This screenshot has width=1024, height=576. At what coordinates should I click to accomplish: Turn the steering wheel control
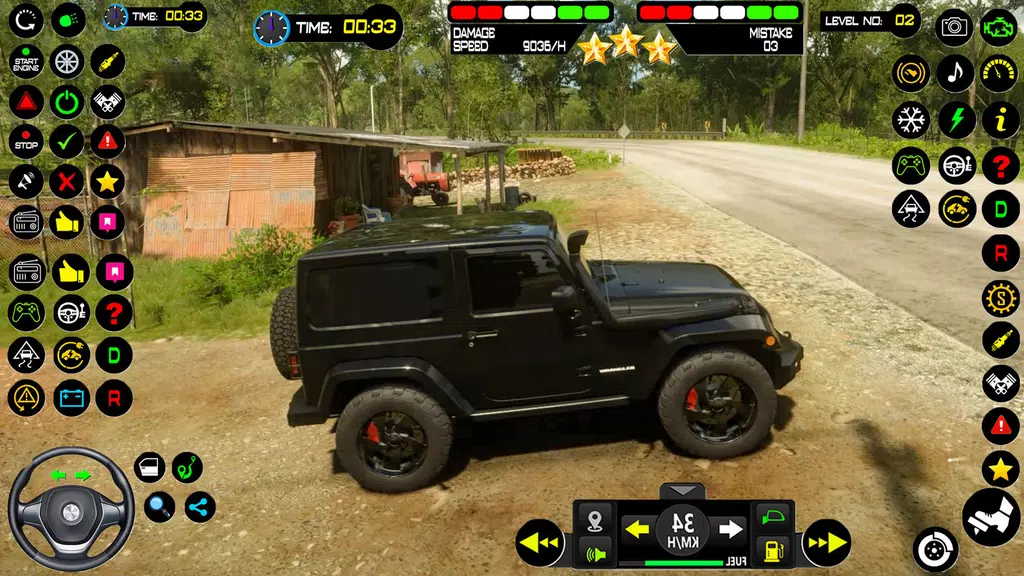[x=71, y=509]
